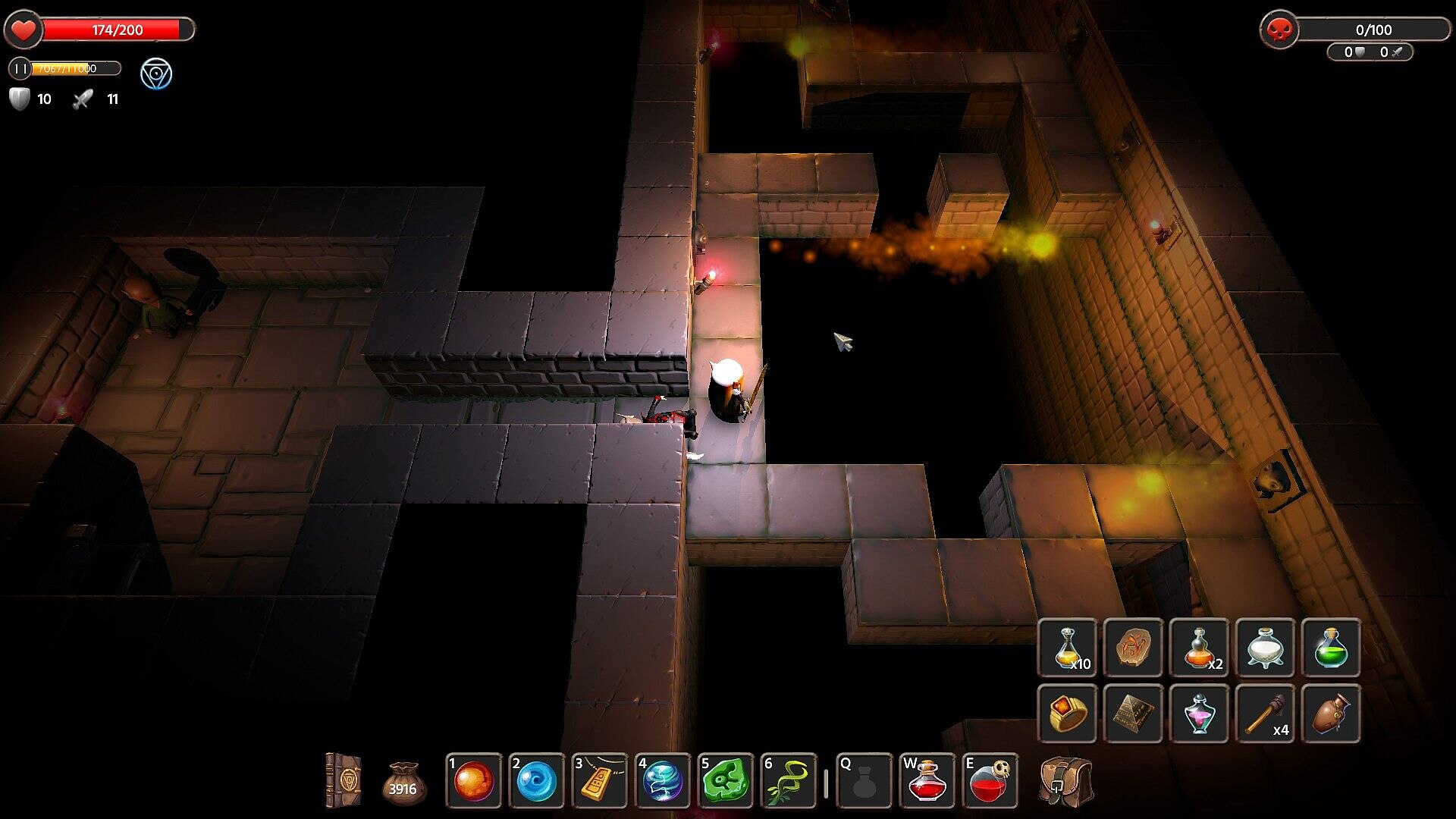Open the leather backpack inventory
This screenshot has height=819, width=1456.
[1065, 781]
